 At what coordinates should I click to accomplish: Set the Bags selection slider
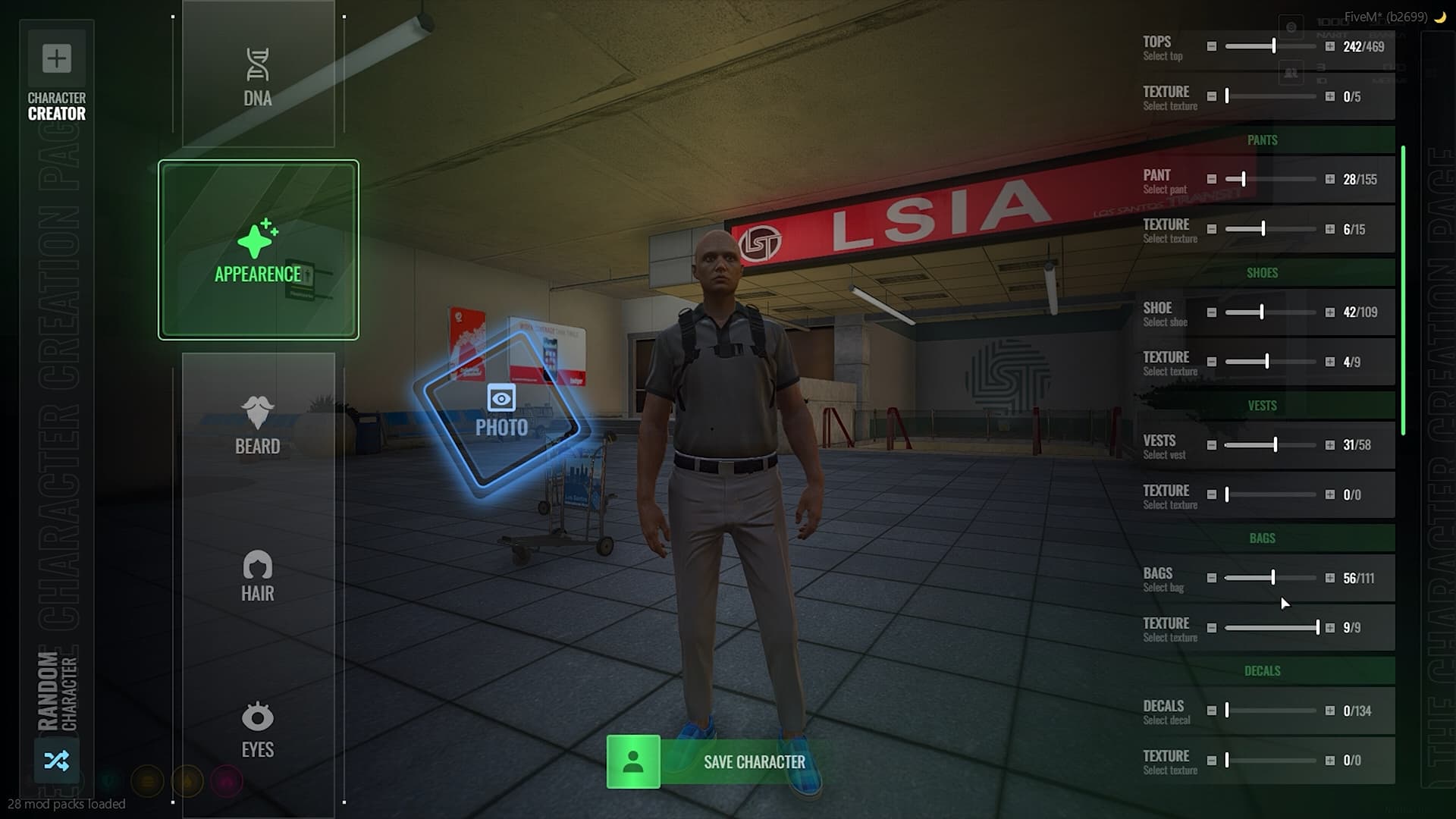(1272, 578)
